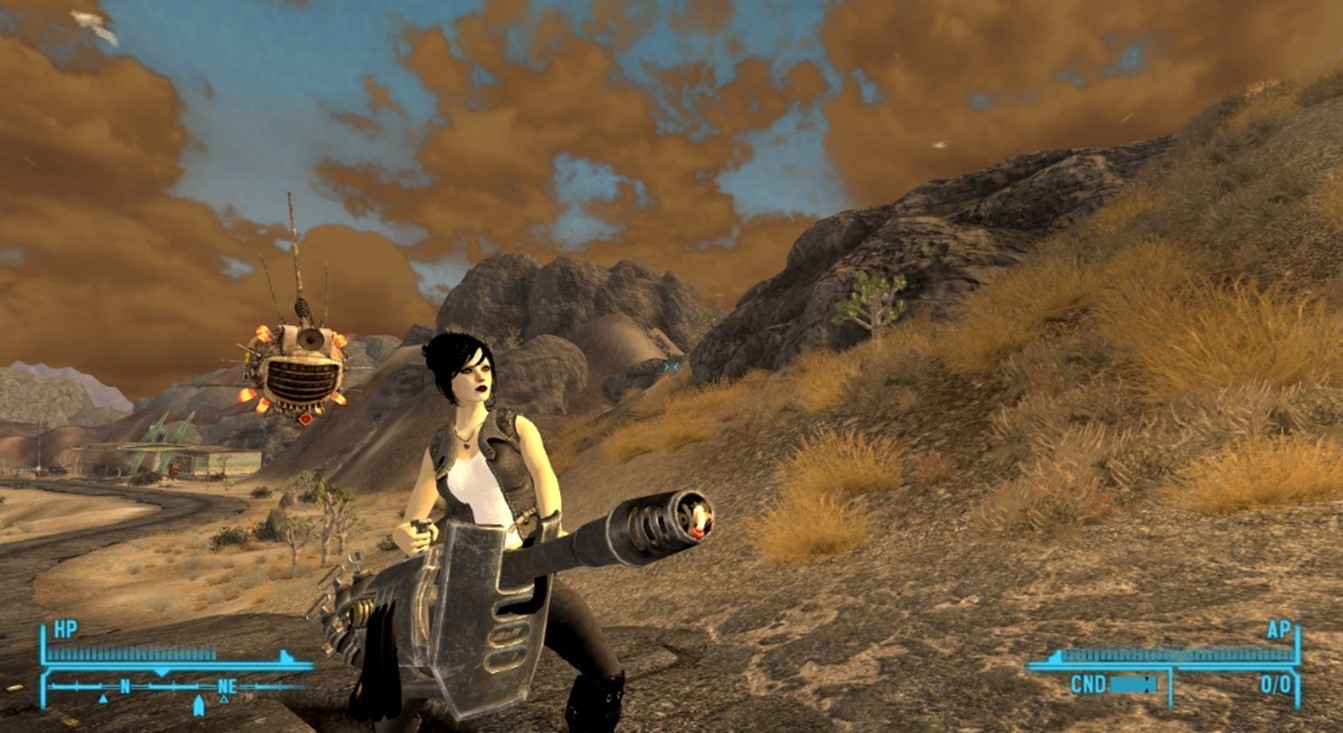Click the north marker on the compass

pos(125,685)
